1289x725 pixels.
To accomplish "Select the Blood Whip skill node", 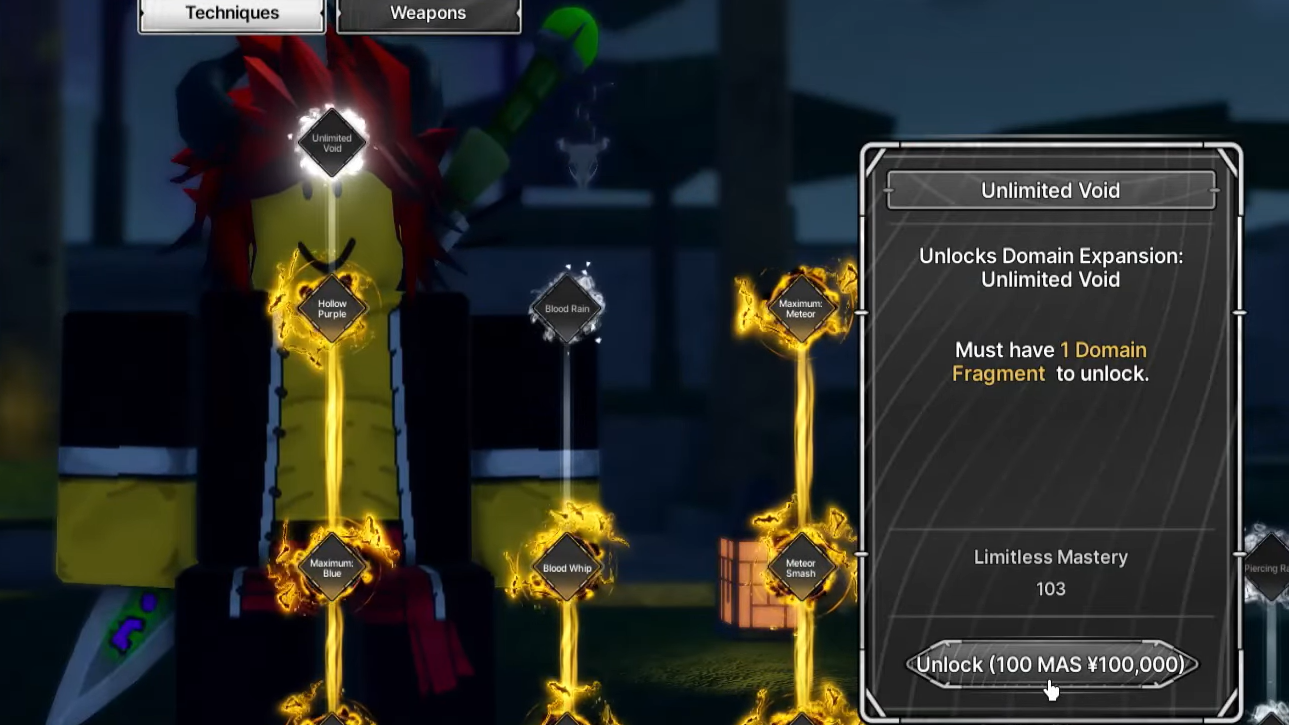I will click(x=567, y=568).
